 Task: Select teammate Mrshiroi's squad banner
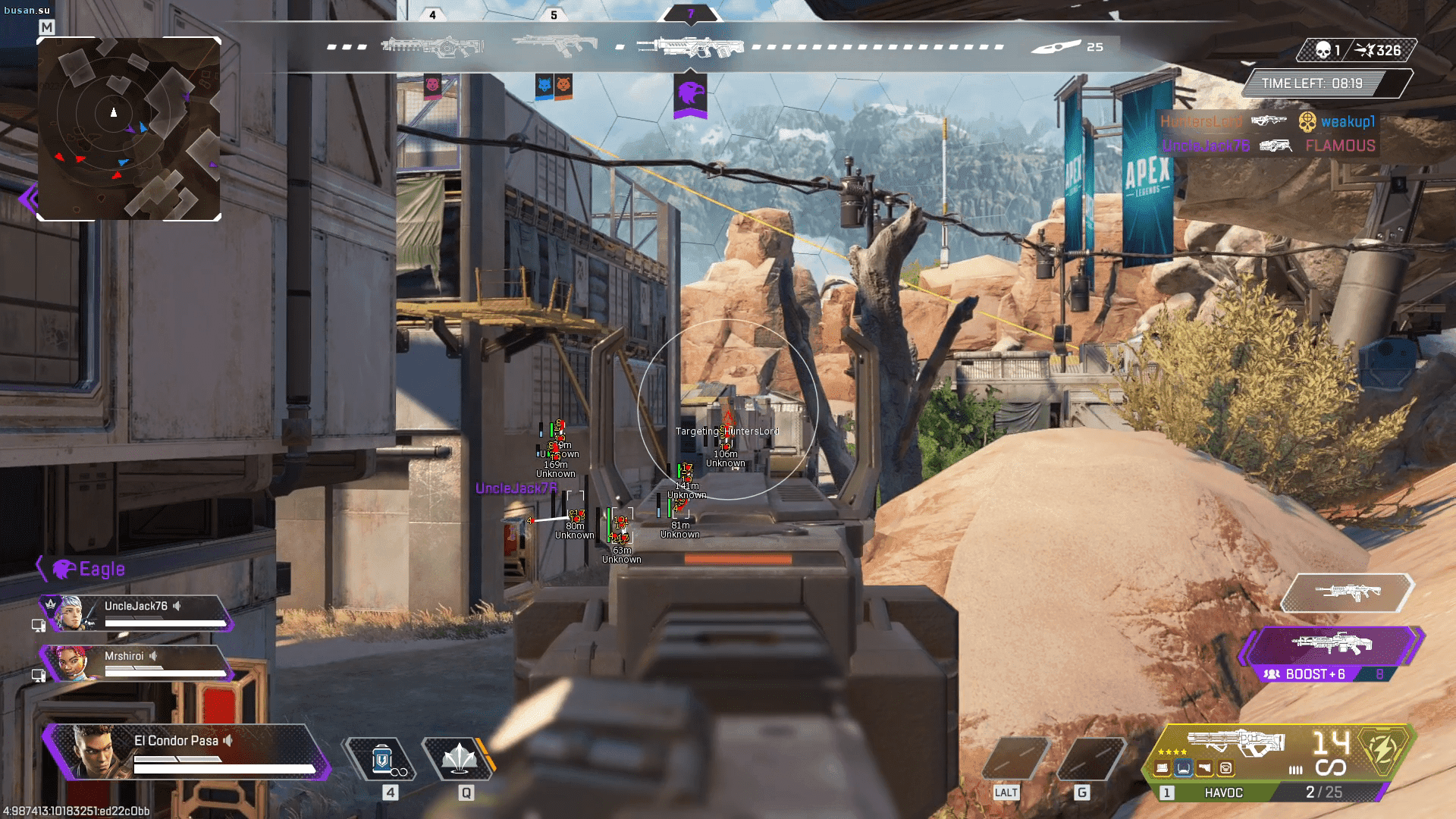point(136,664)
